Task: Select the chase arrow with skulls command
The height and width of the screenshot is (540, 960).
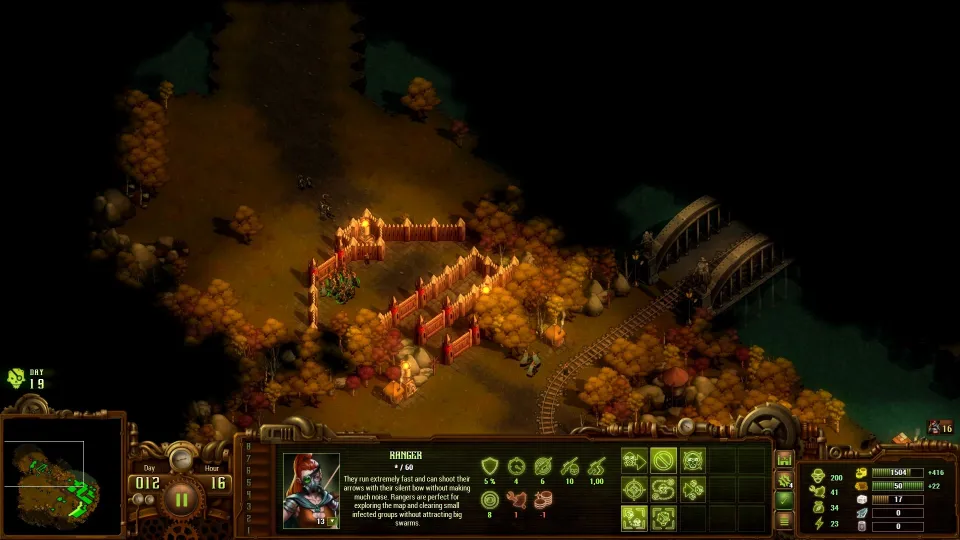Action: pos(692,489)
